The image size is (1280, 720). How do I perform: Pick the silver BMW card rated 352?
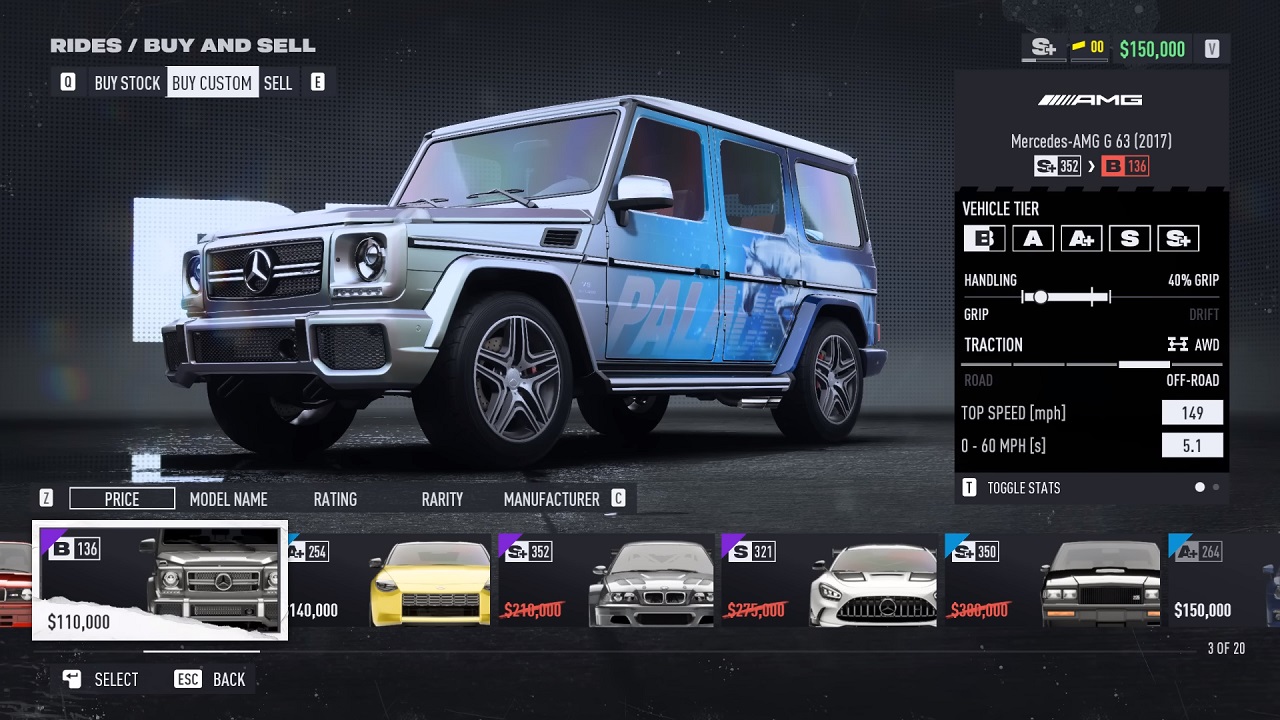pyautogui.click(x=608, y=582)
